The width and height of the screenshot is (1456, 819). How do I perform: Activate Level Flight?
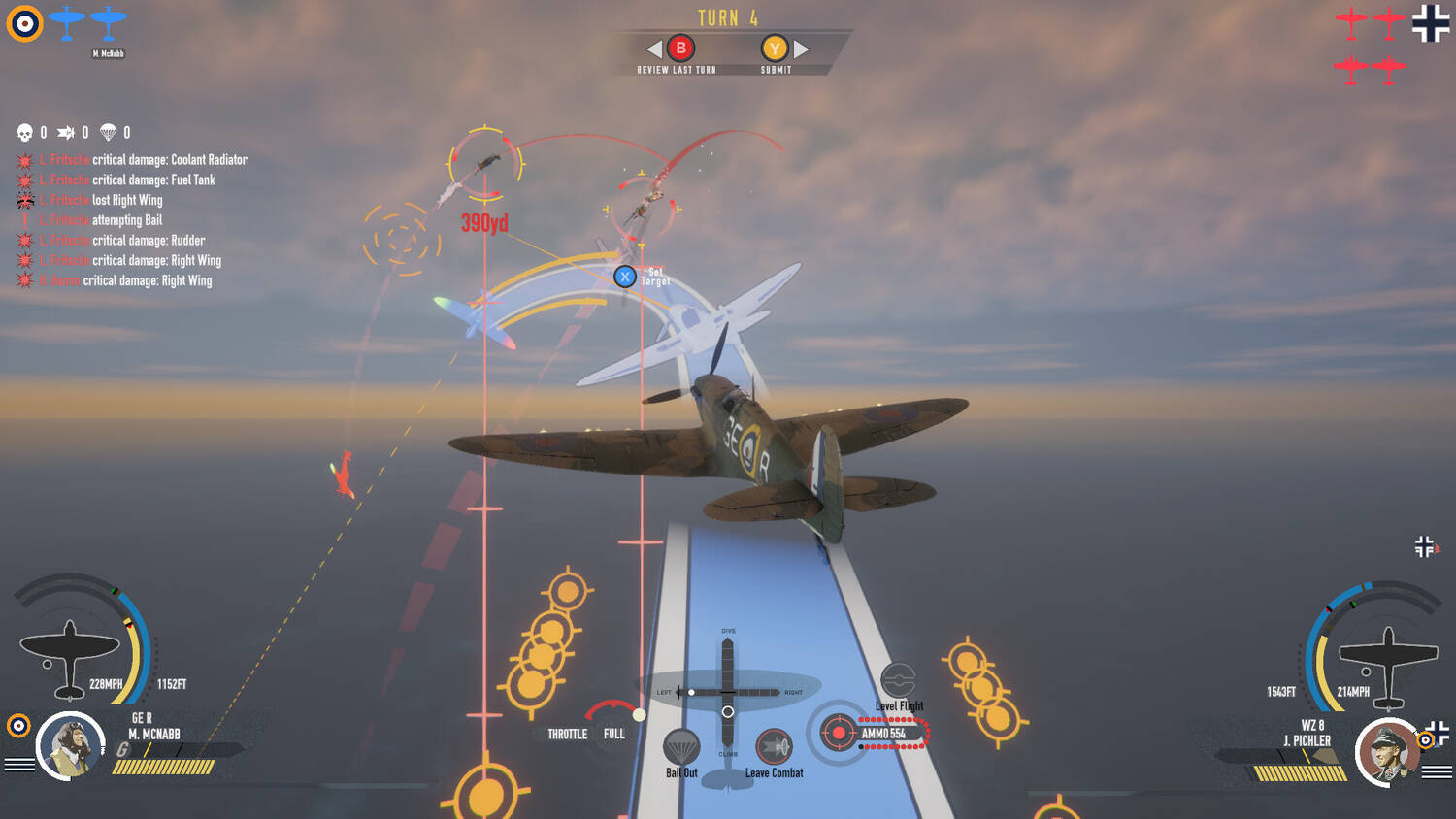(x=898, y=680)
